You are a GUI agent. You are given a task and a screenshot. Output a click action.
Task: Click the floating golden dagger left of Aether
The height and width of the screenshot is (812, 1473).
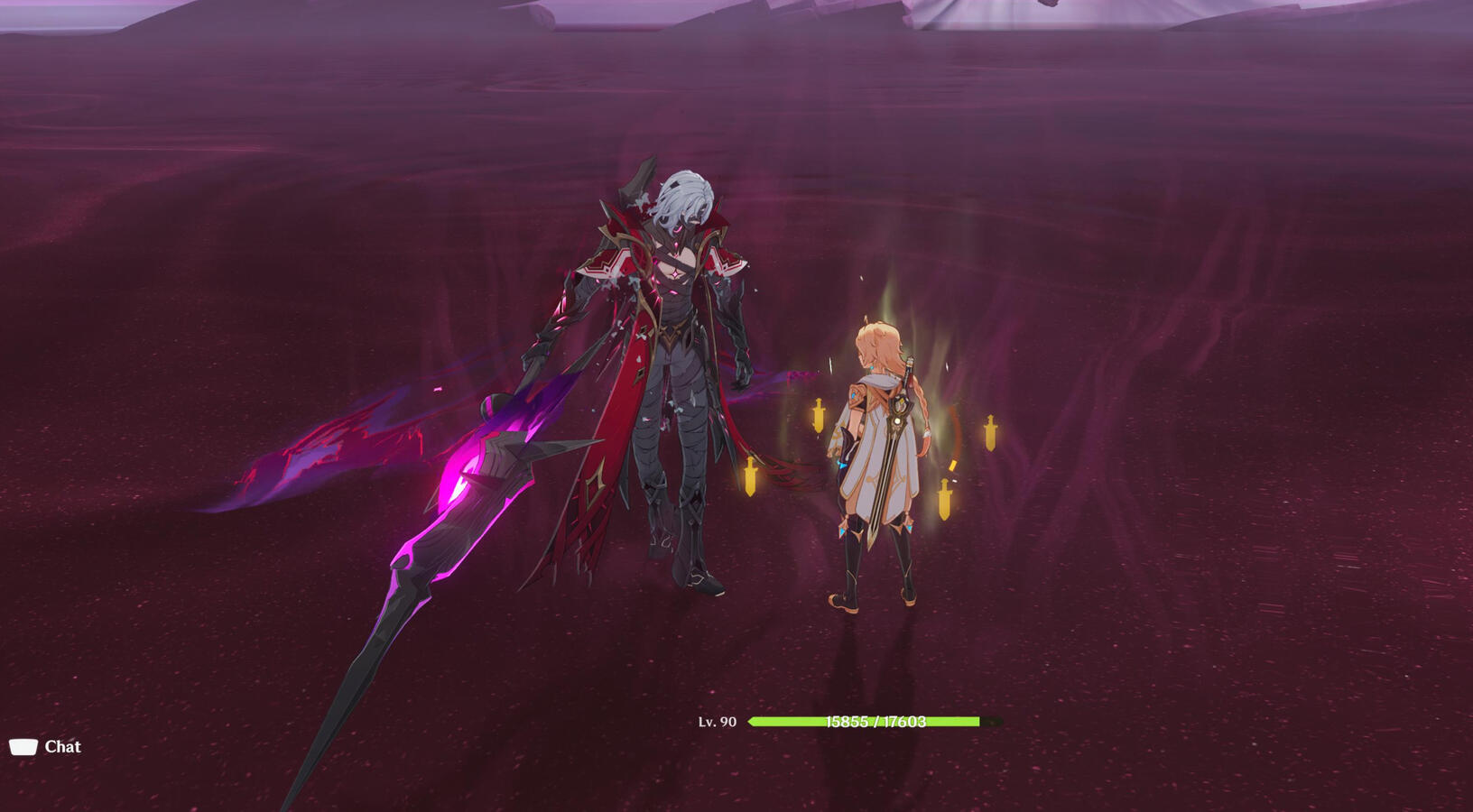click(x=818, y=417)
